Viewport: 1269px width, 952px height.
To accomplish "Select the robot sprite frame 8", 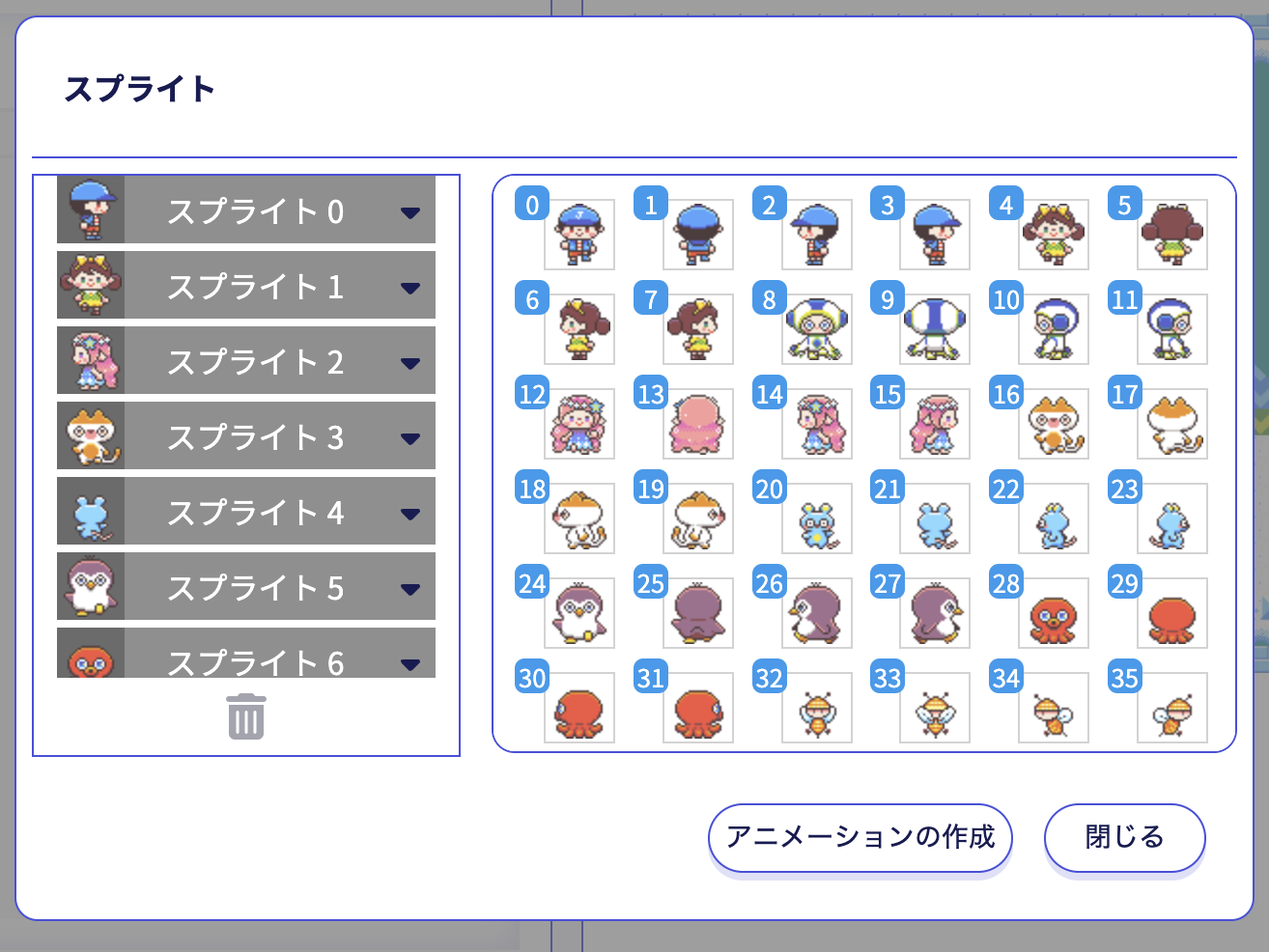I will point(816,329).
